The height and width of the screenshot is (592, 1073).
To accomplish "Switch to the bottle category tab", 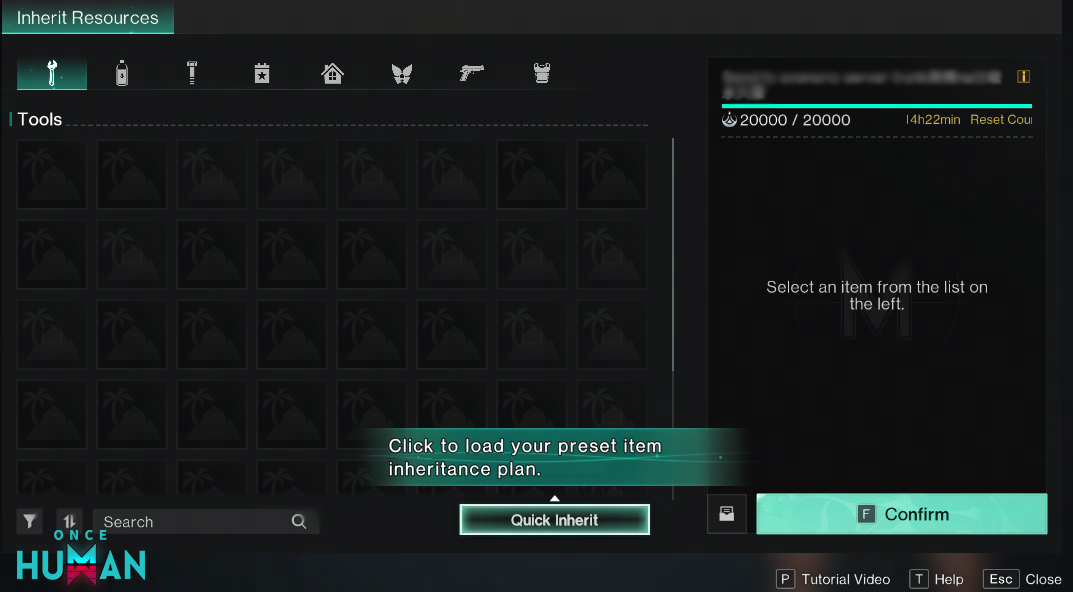I will 122,73.
